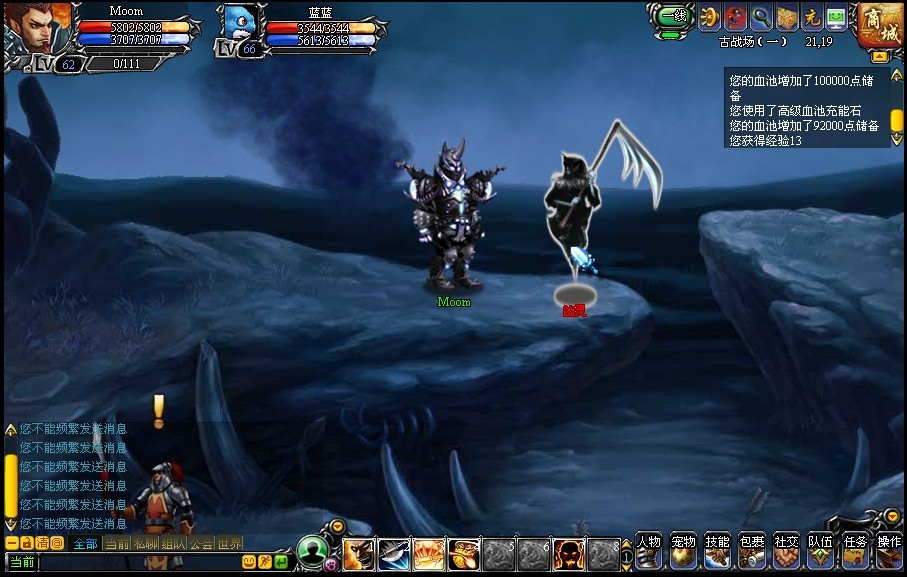Viewport: 907px width, 577px height.
Task: Switch to the 私聊 private chat tab
Action: pos(146,544)
